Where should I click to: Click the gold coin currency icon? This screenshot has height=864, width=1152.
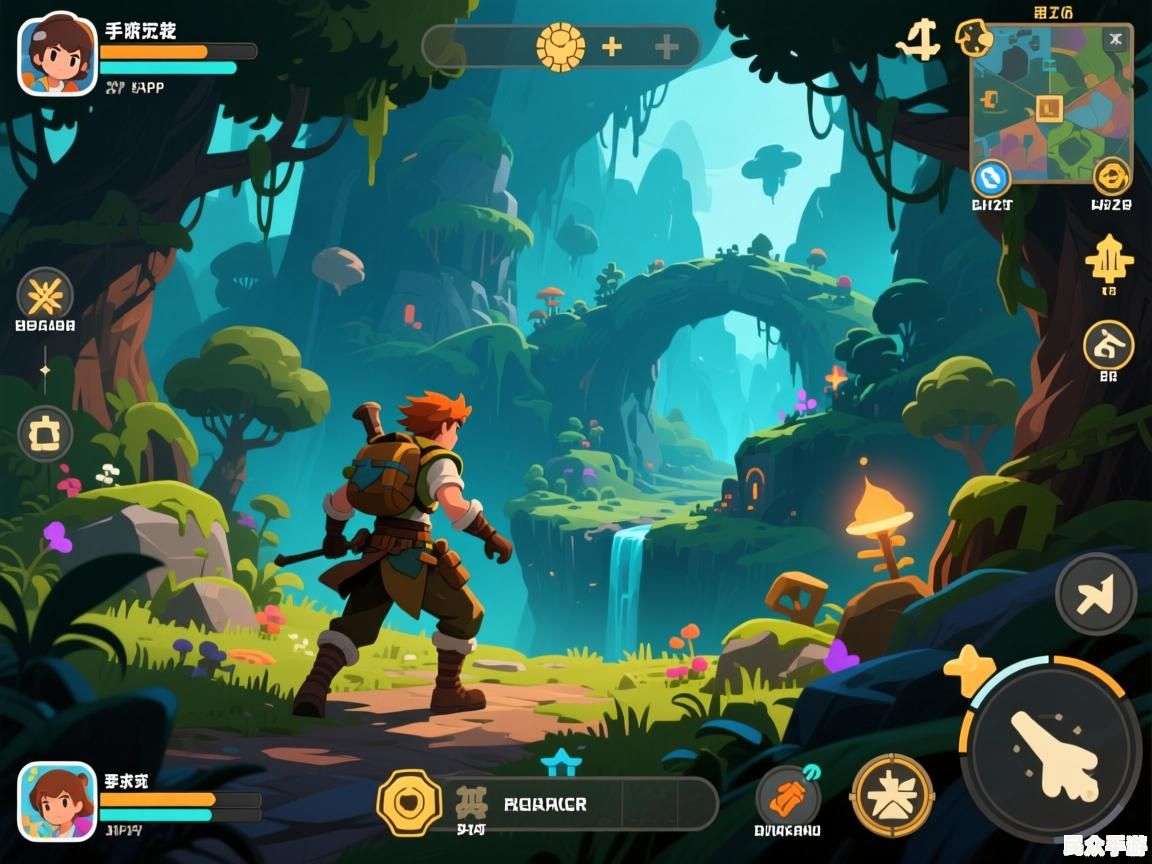click(x=560, y=46)
